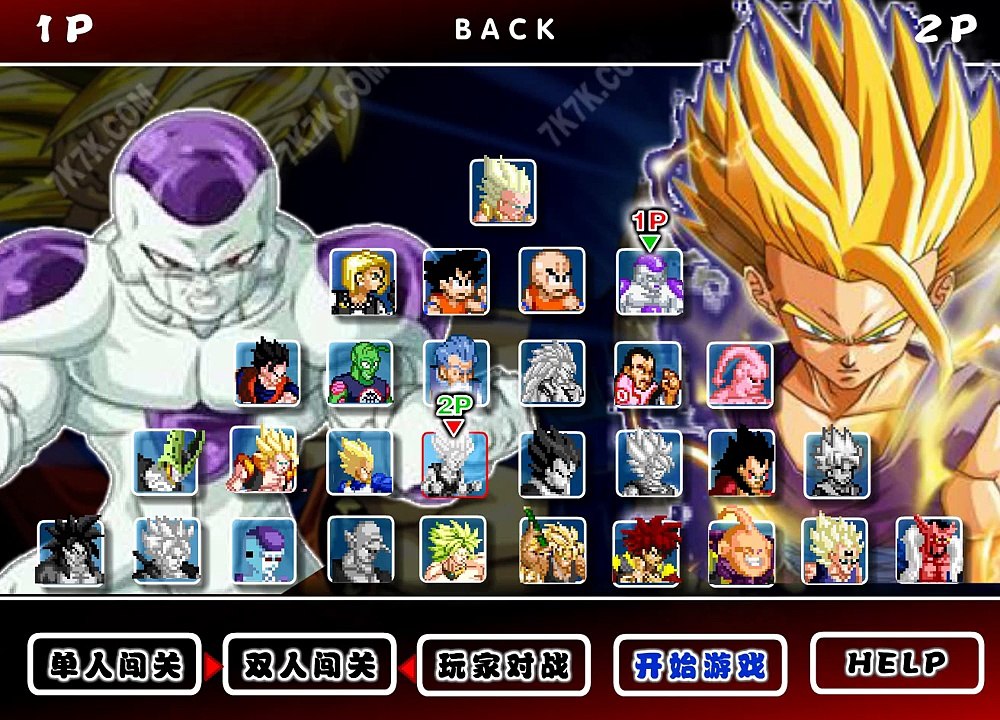Choose the green Cell character tile

click(x=167, y=462)
